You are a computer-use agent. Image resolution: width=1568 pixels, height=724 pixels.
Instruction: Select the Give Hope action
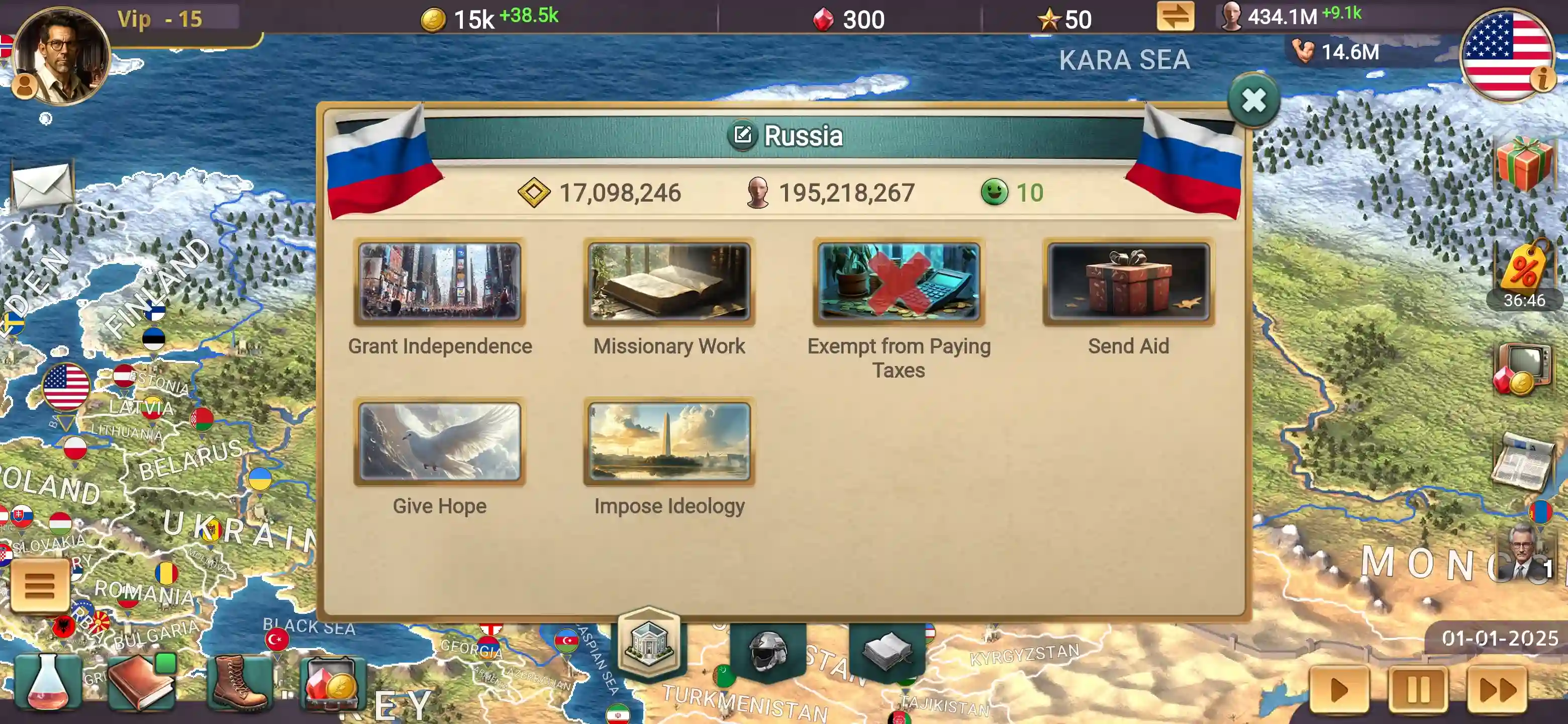tap(439, 441)
